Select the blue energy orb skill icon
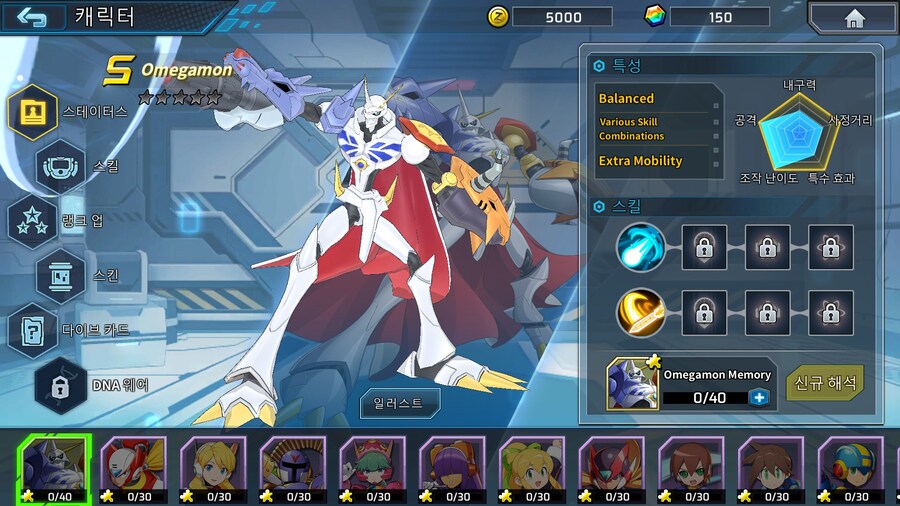The height and width of the screenshot is (506, 900). [641, 247]
